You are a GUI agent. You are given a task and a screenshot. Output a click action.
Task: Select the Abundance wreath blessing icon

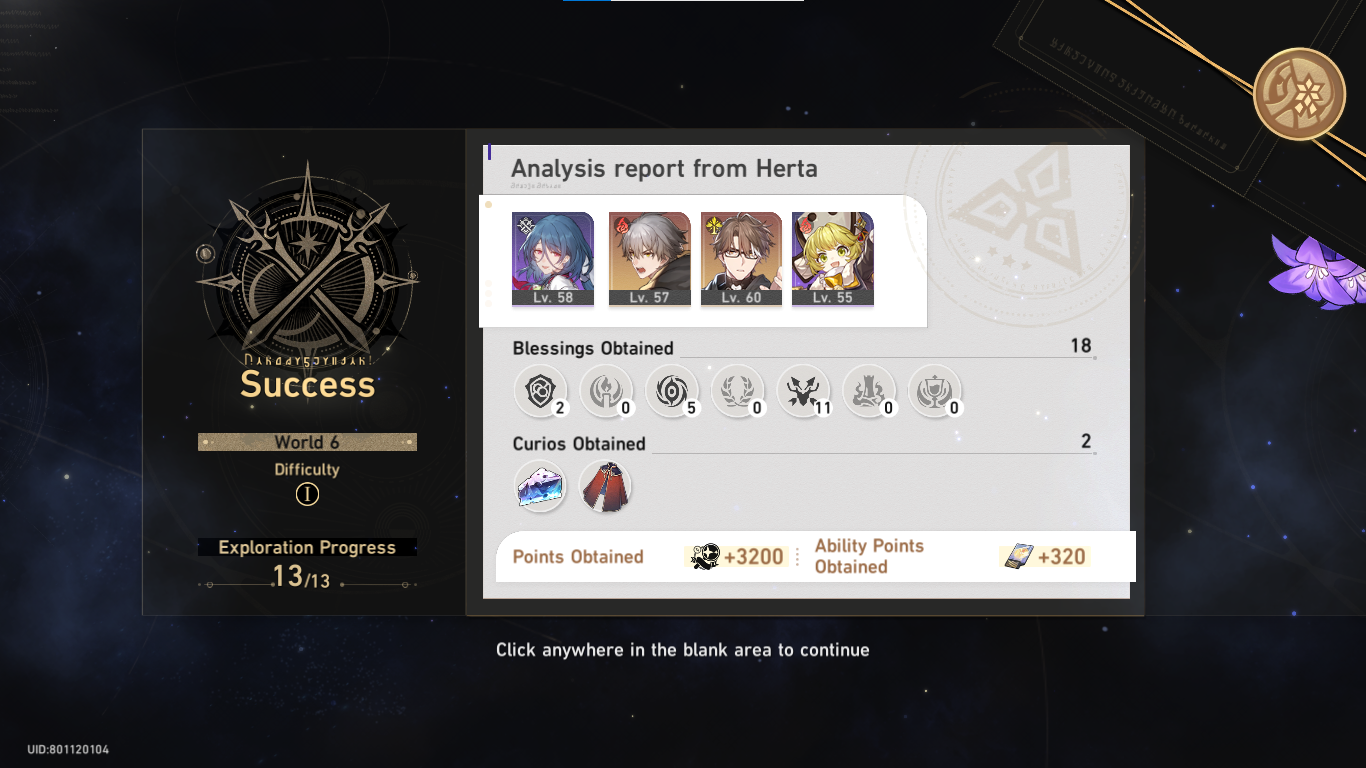pos(738,391)
